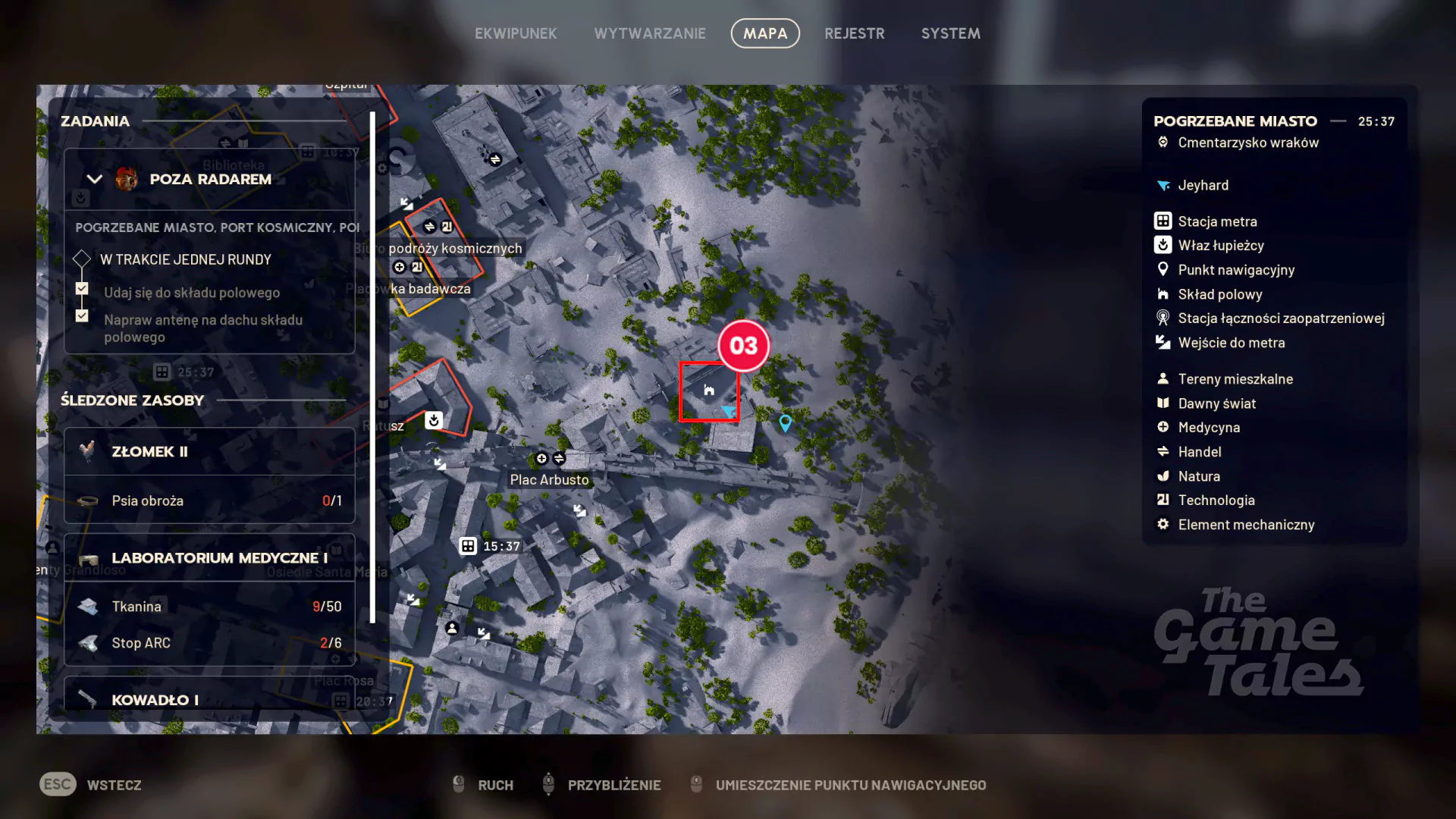Screen dimensions: 1456x819
Task: Uncheck 'Udaj się do składu polowego'
Action: click(x=81, y=289)
